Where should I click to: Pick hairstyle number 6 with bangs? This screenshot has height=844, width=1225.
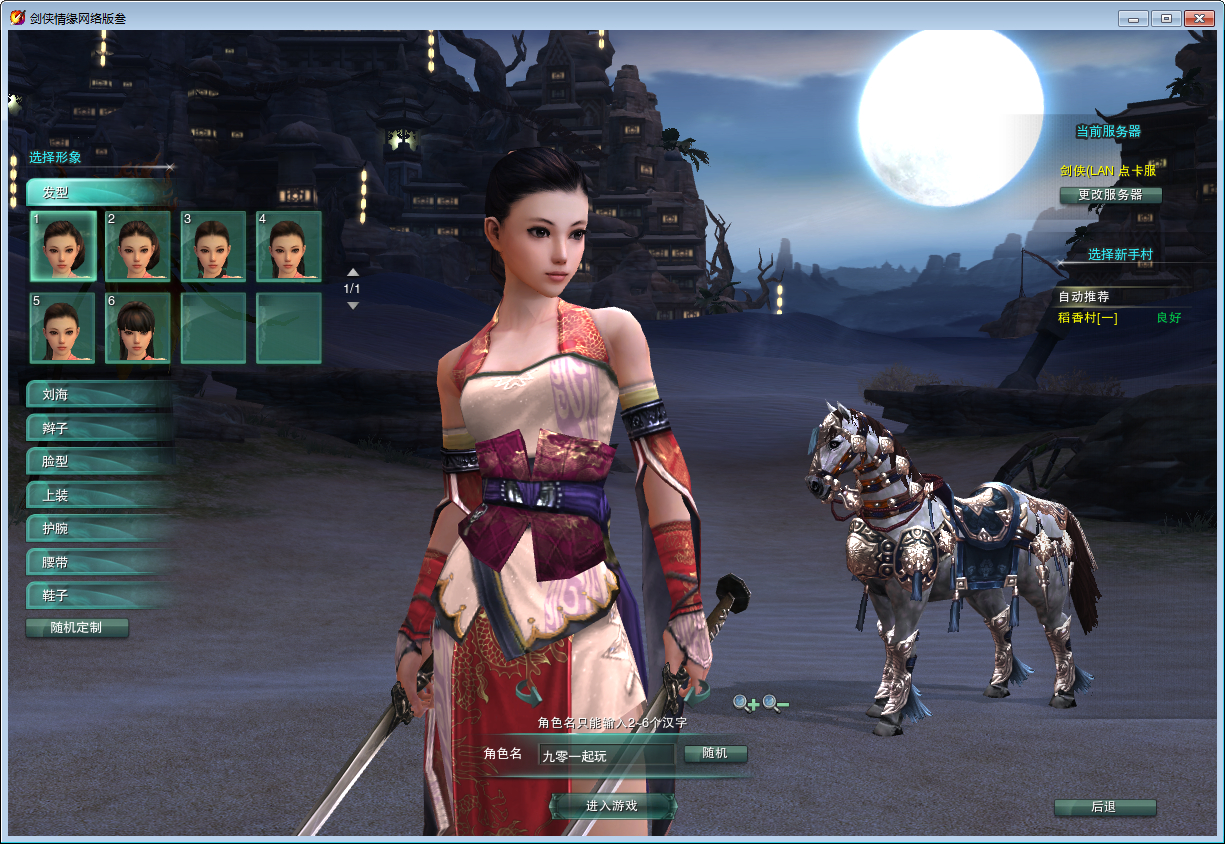(138, 328)
